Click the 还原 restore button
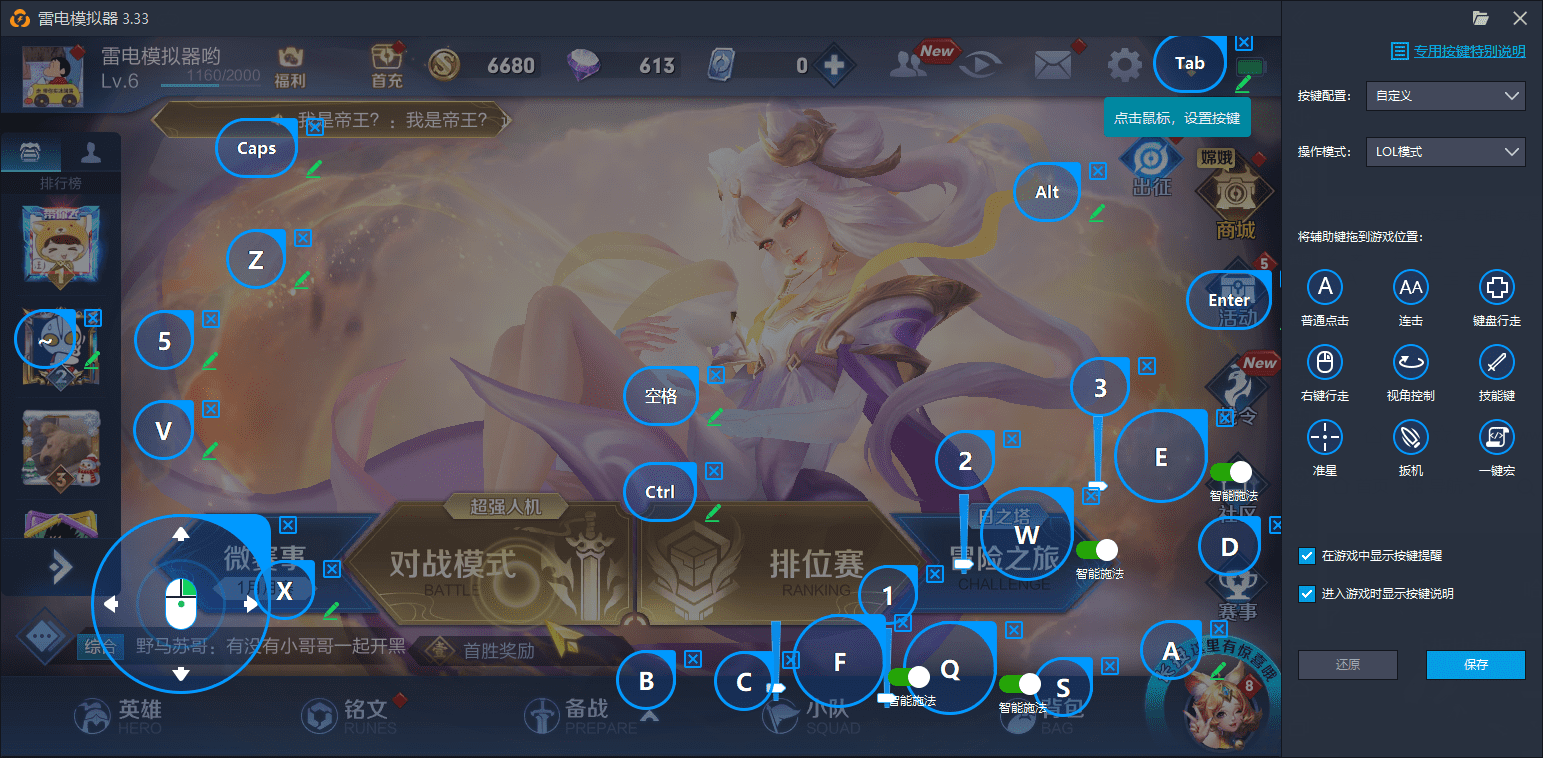1543x758 pixels. click(1347, 664)
